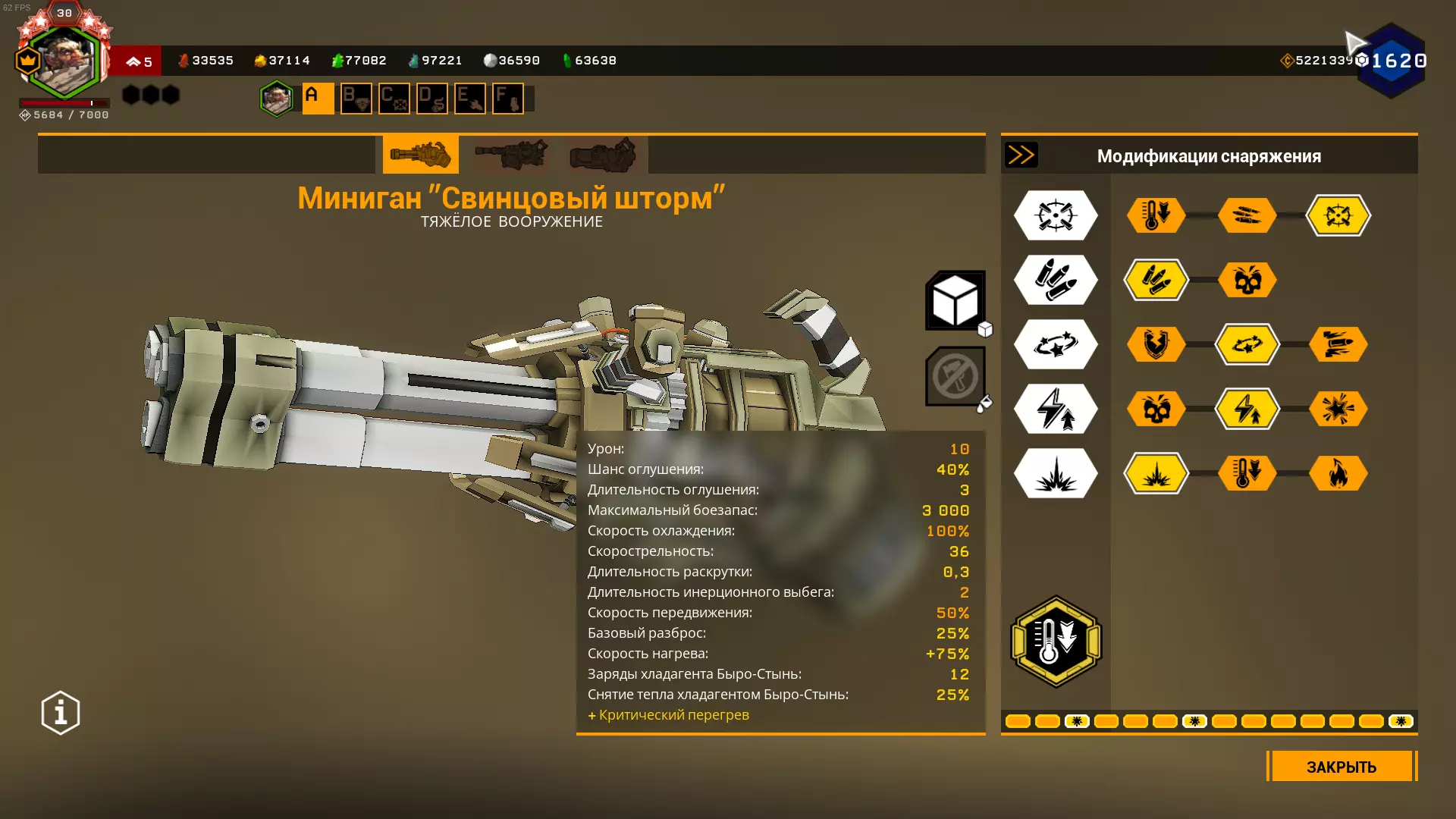
Task: Choose the orange flame mod
Action: pos(1338,473)
